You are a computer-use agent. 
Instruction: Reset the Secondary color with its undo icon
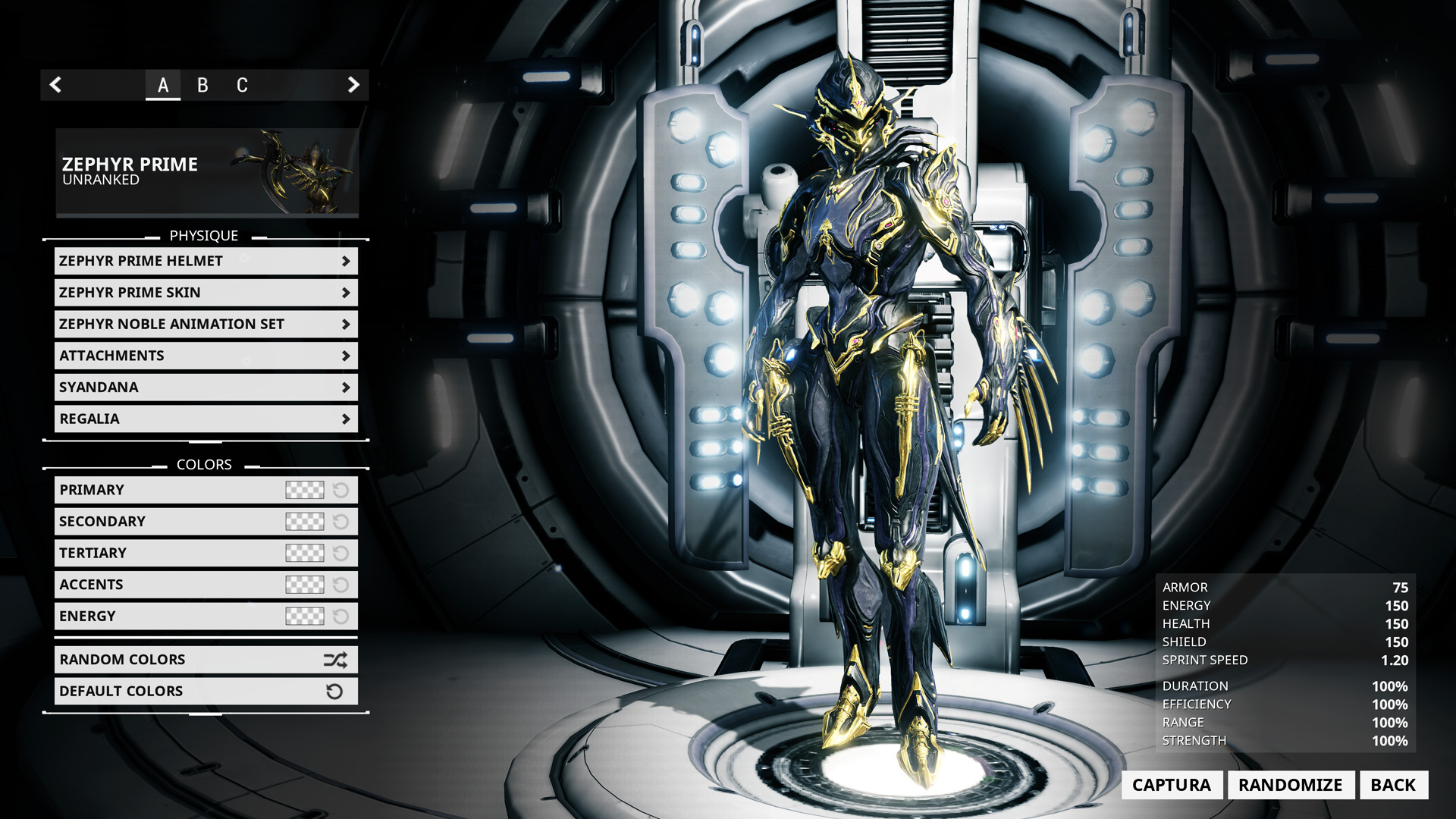340,521
